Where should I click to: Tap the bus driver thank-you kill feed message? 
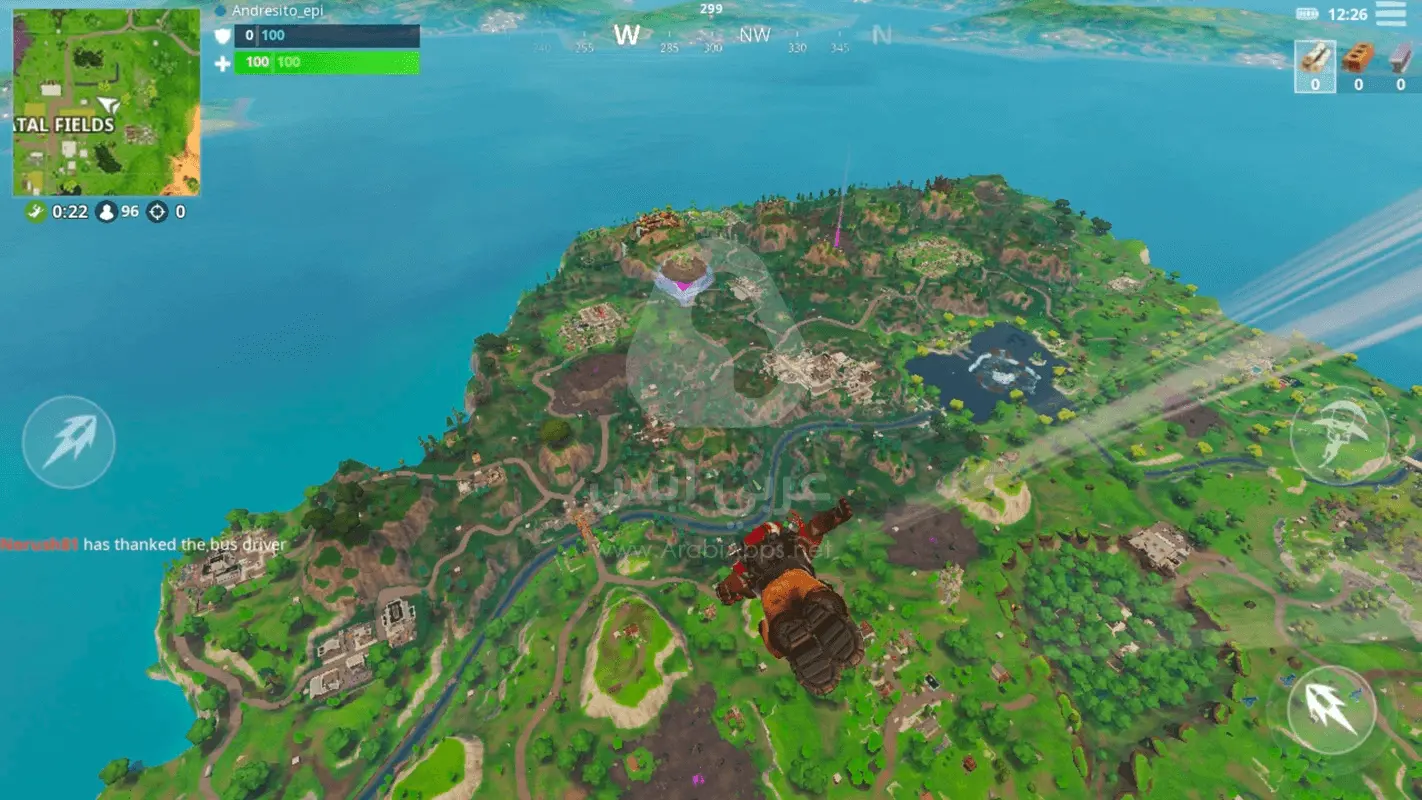(145, 544)
